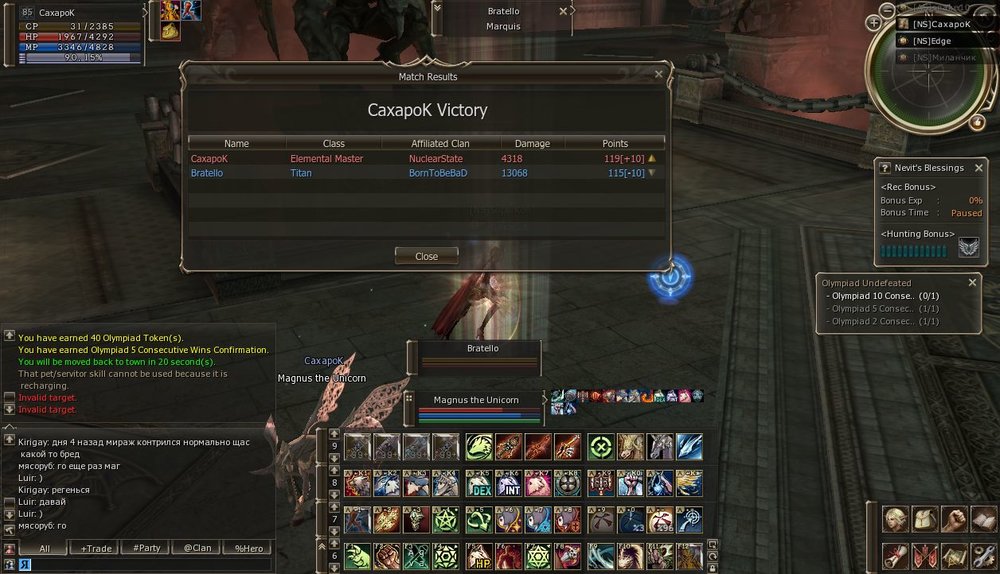
Task: Open the #Party chat tab
Action: [145, 548]
